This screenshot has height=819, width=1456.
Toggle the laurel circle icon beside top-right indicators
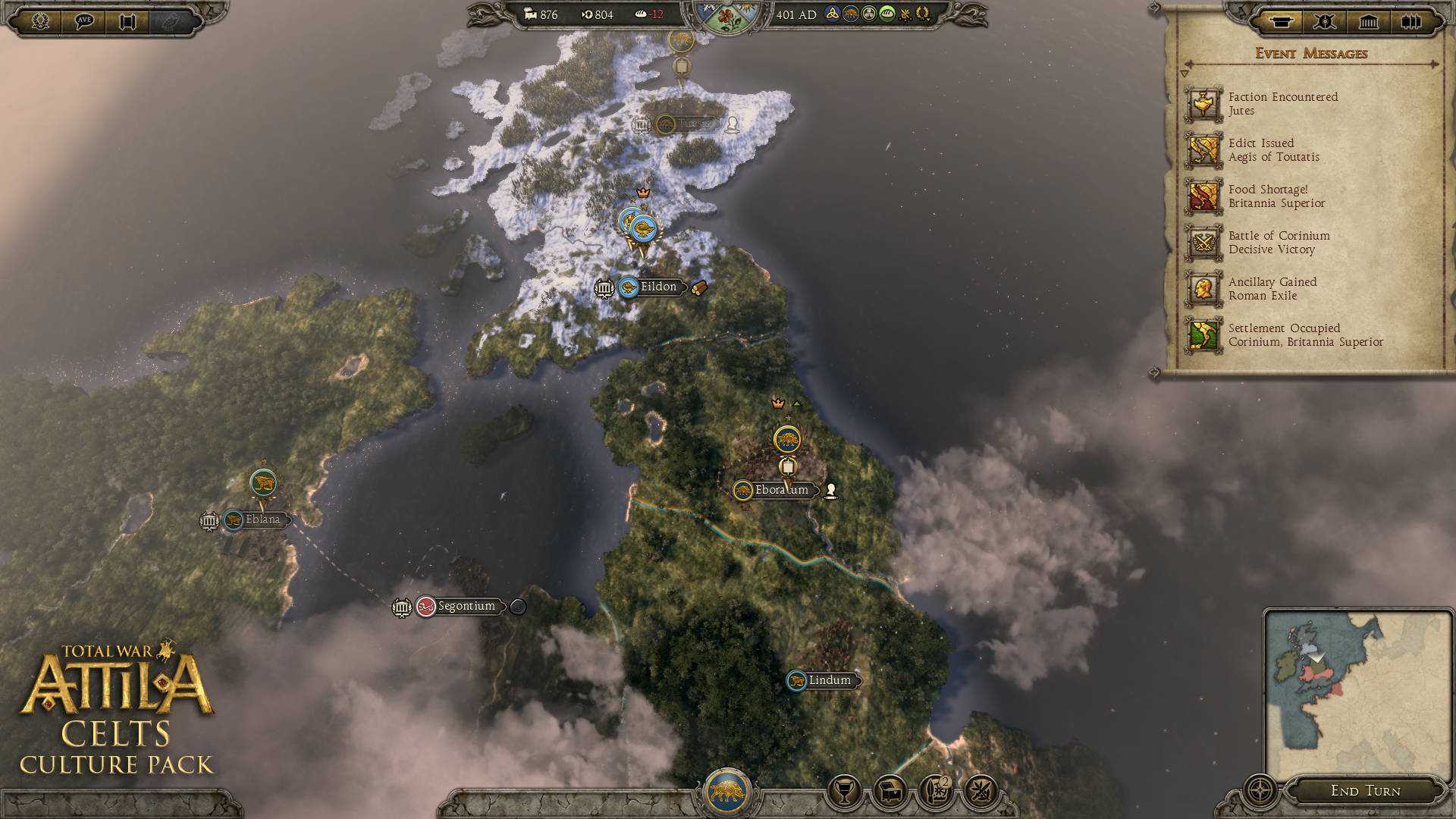click(923, 14)
